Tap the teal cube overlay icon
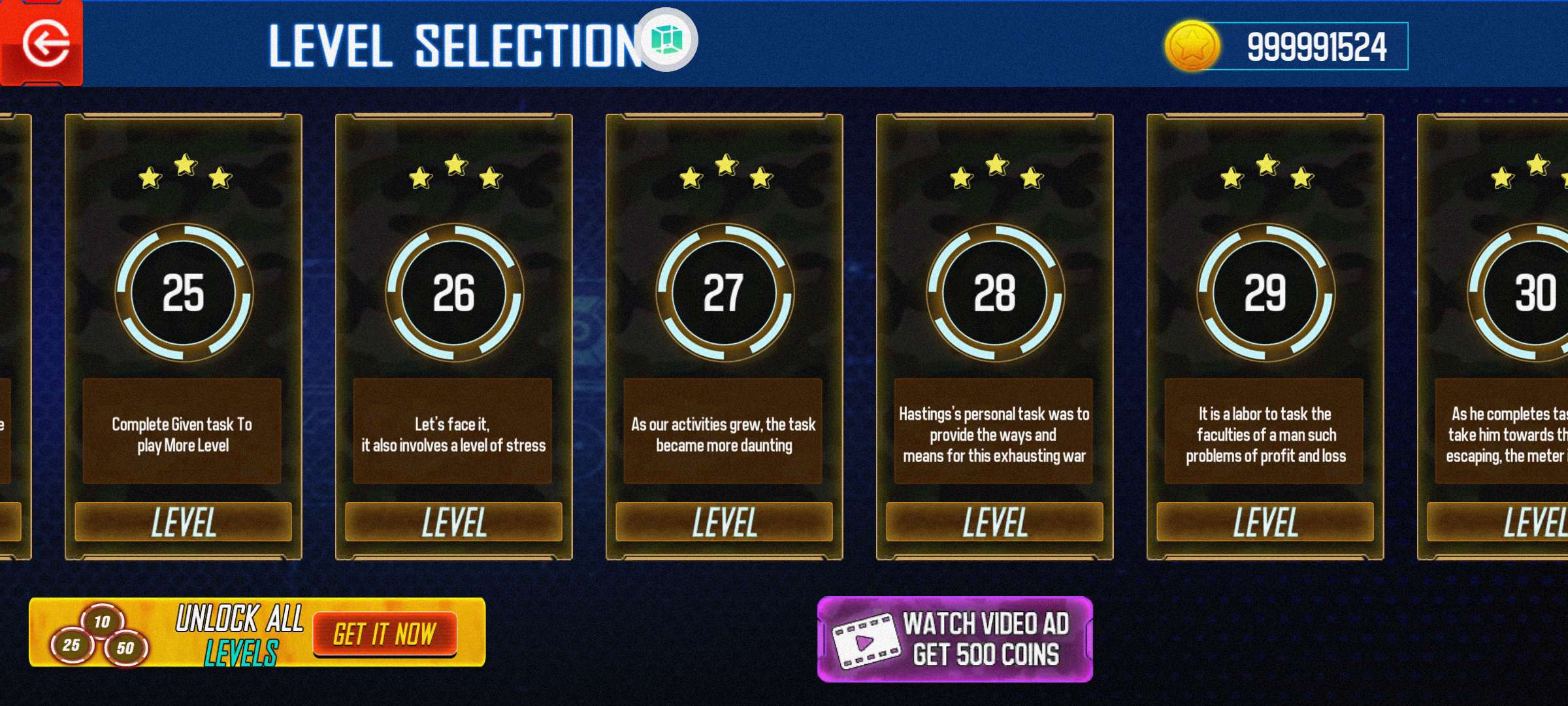This screenshot has width=1568, height=706. click(x=666, y=40)
